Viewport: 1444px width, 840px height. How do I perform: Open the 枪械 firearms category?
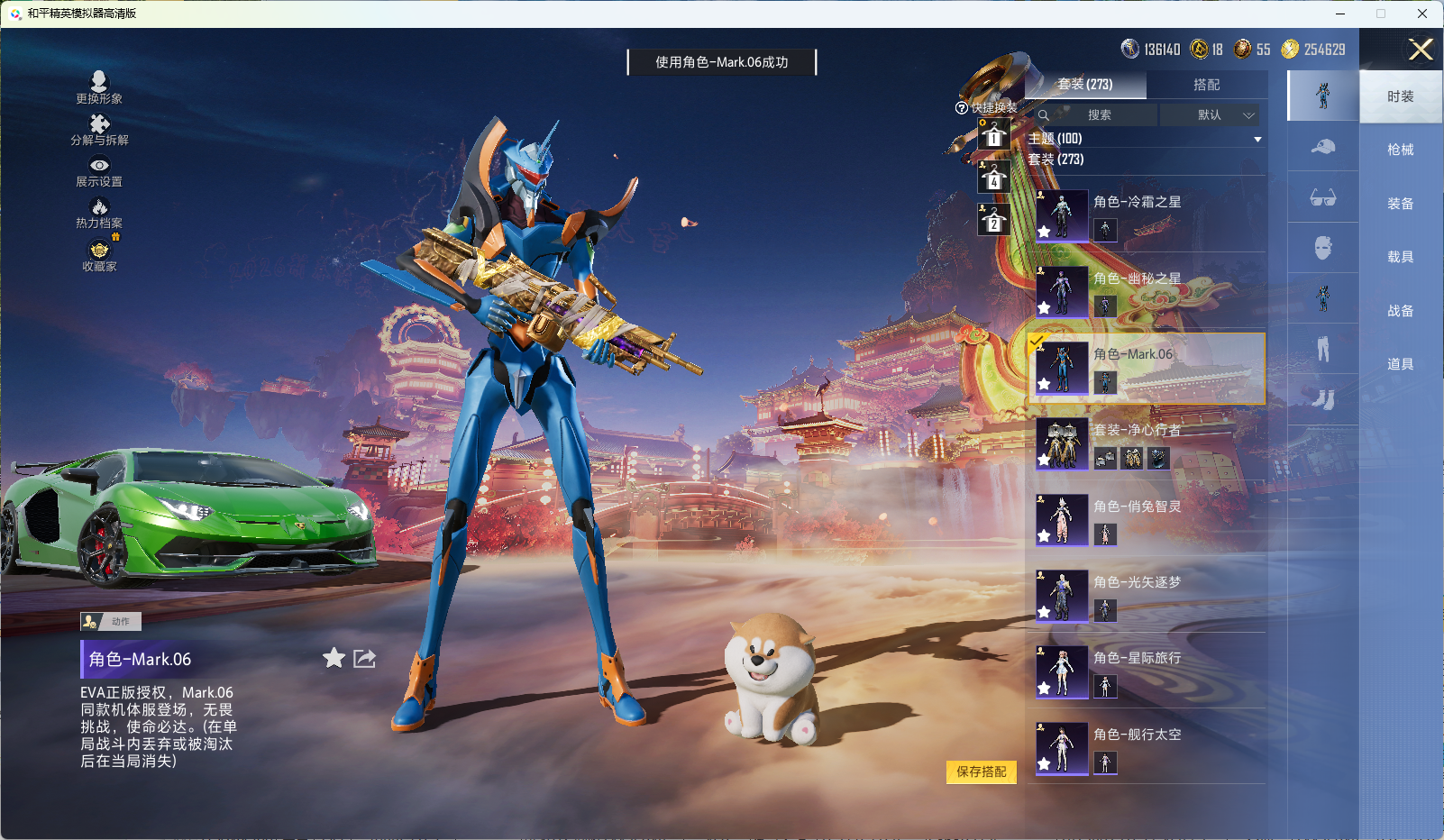coord(1400,150)
